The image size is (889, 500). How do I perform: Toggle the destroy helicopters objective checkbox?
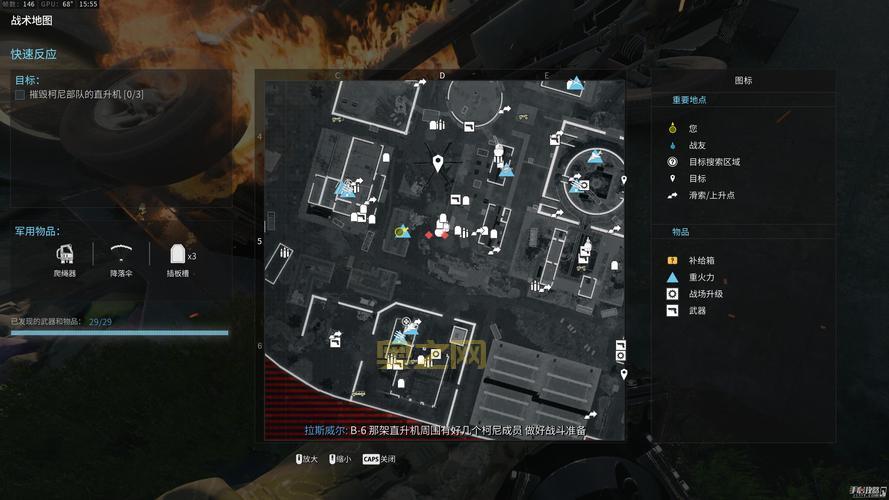coord(20,94)
